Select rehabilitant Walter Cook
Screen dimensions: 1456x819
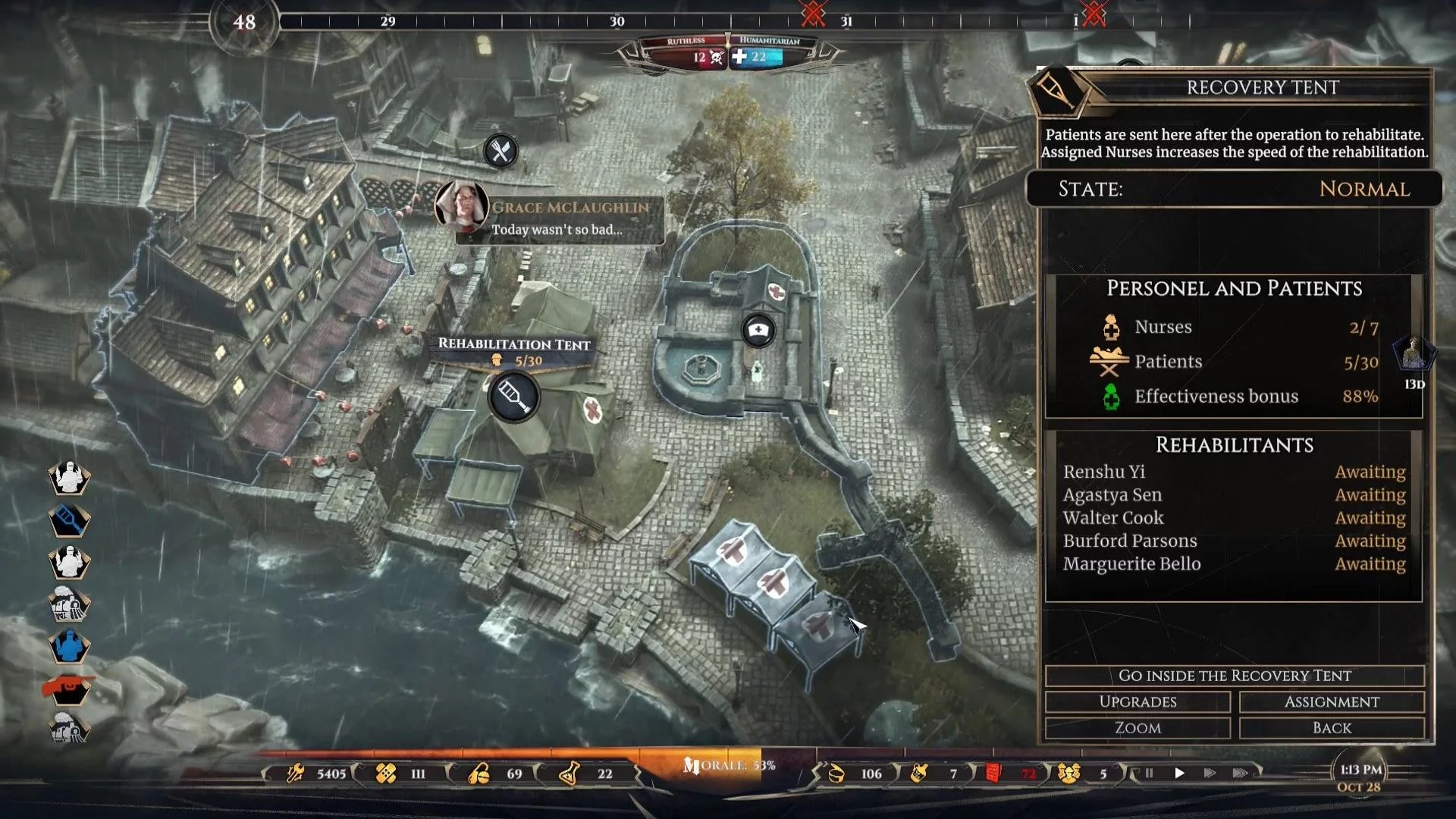click(x=1113, y=518)
